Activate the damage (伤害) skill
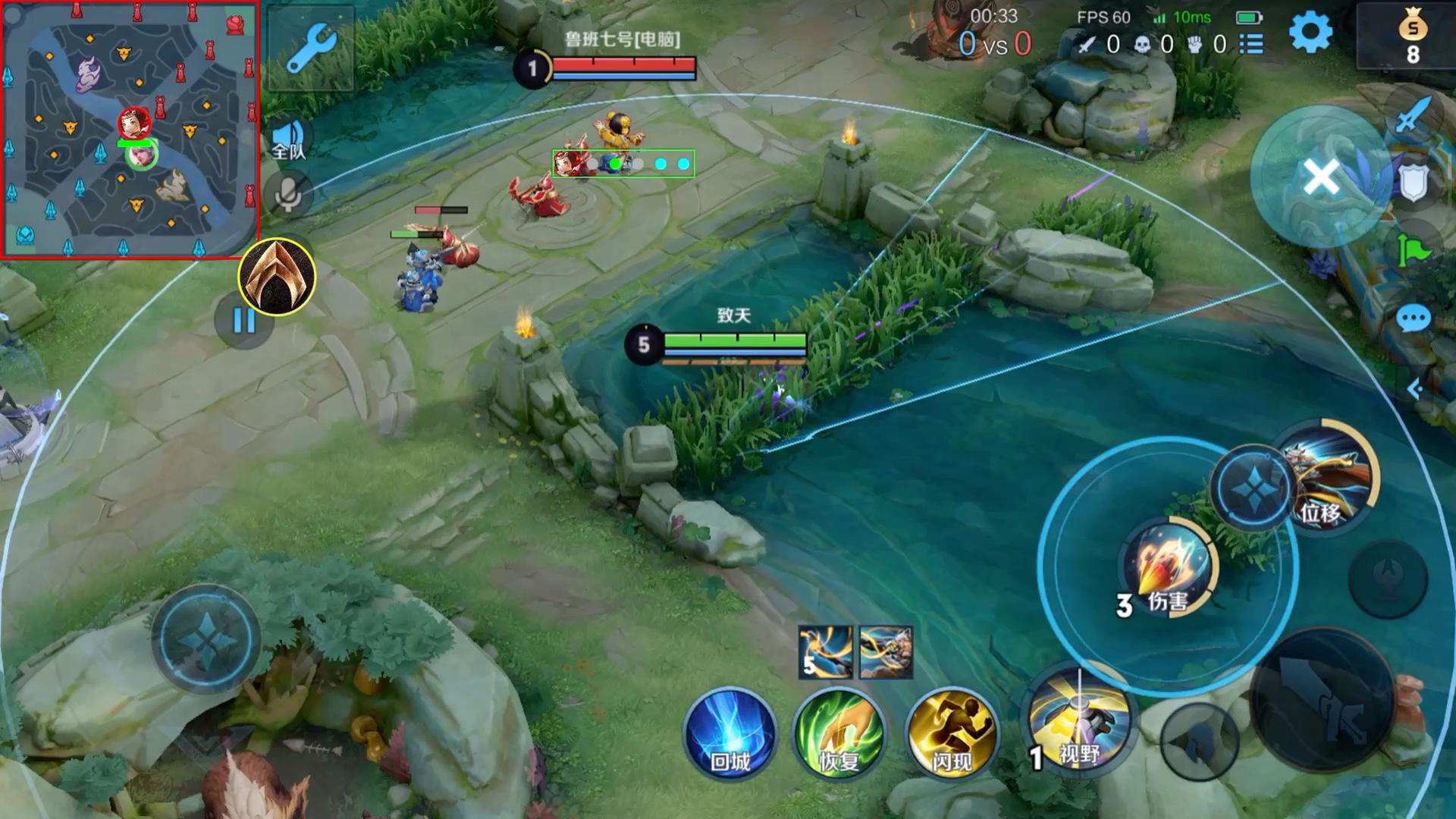This screenshot has width=1456, height=819. pos(1168,567)
